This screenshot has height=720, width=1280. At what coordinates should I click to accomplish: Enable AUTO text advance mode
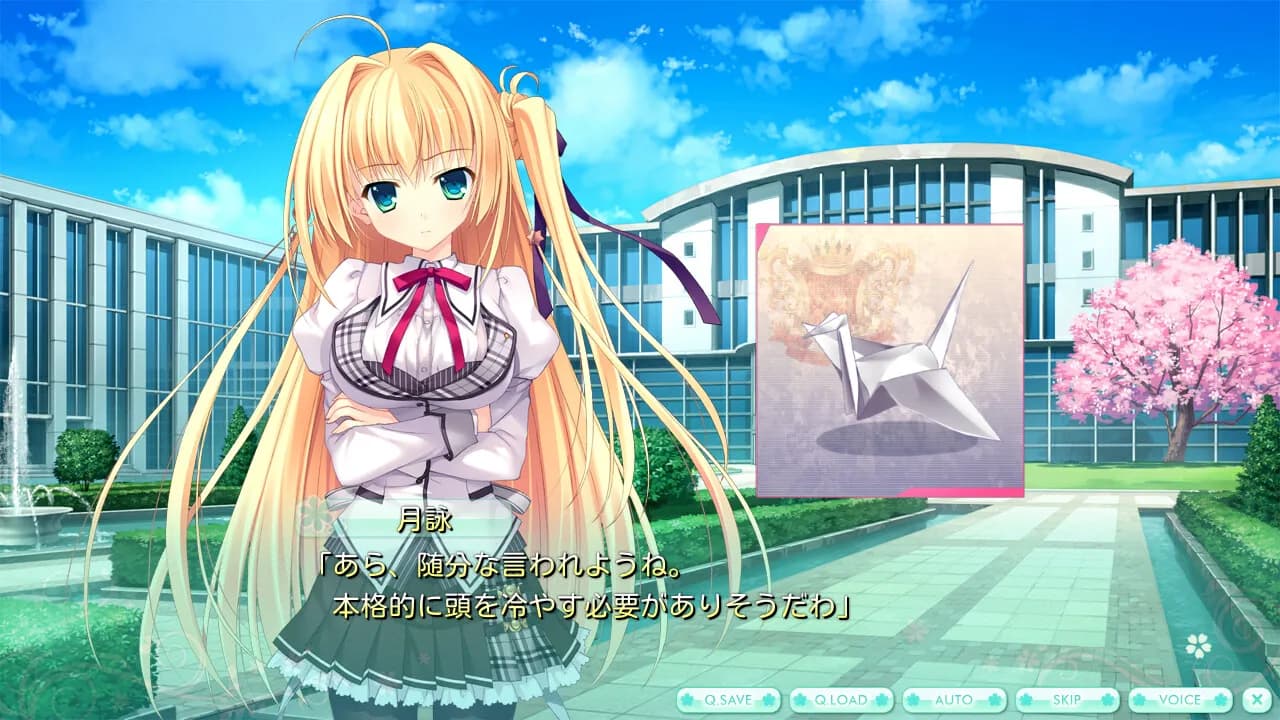click(x=953, y=701)
